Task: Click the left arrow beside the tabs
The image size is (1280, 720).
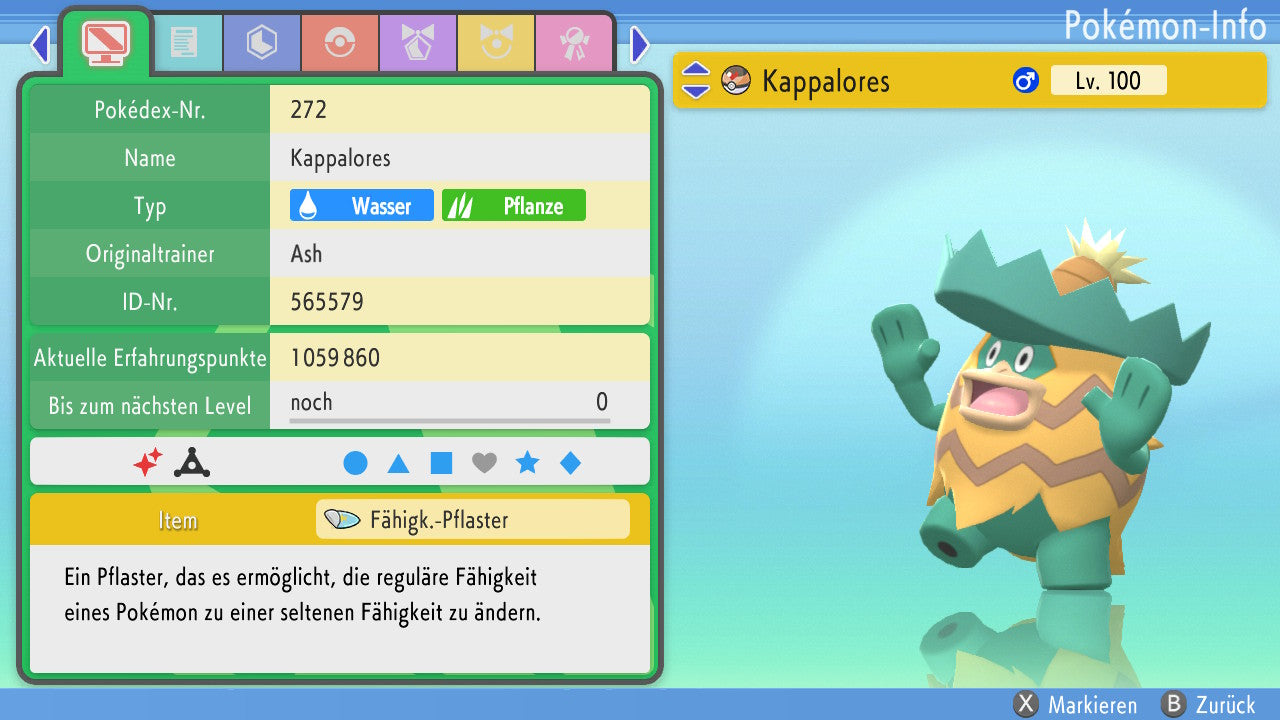Action: pyautogui.click(x=40, y=45)
